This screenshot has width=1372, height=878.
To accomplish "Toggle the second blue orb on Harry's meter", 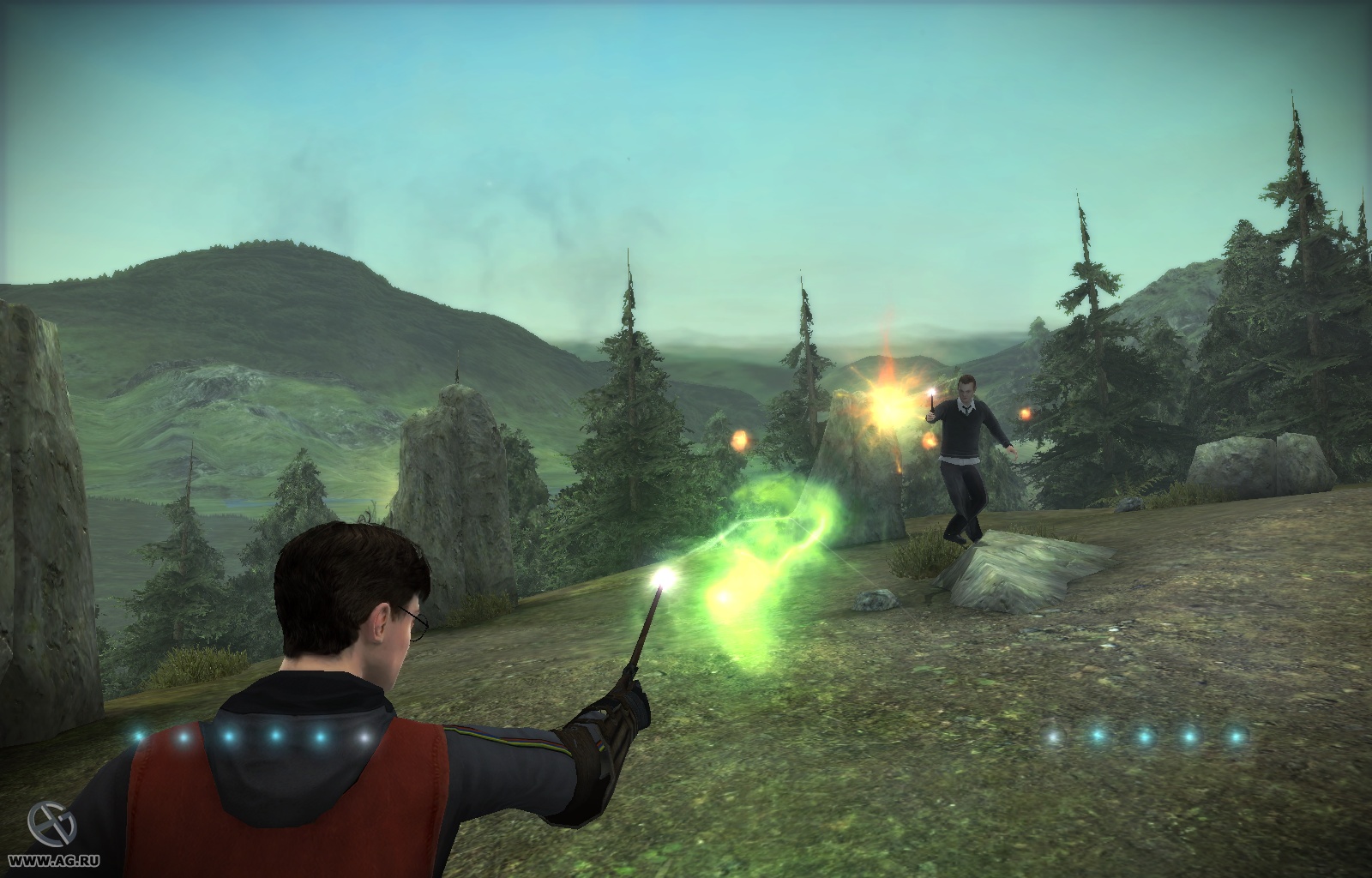I will [184, 736].
